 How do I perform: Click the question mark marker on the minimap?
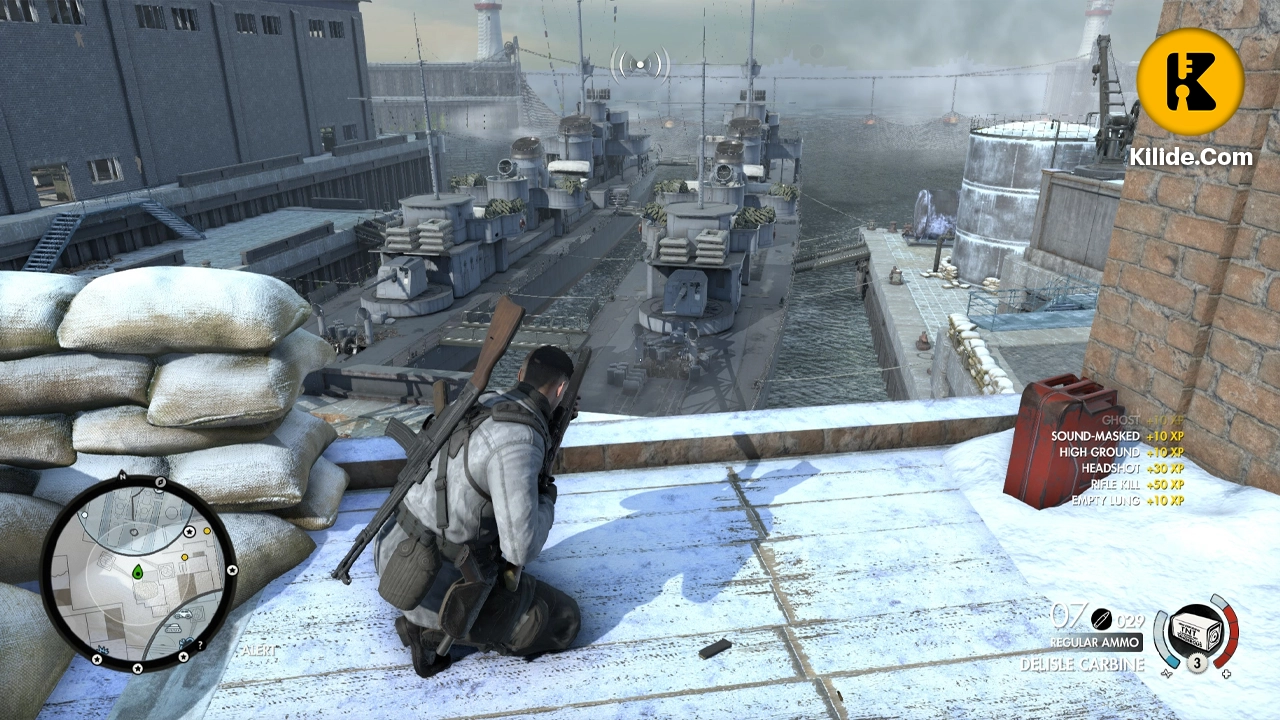pyautogui.click(x=199, y=646)
